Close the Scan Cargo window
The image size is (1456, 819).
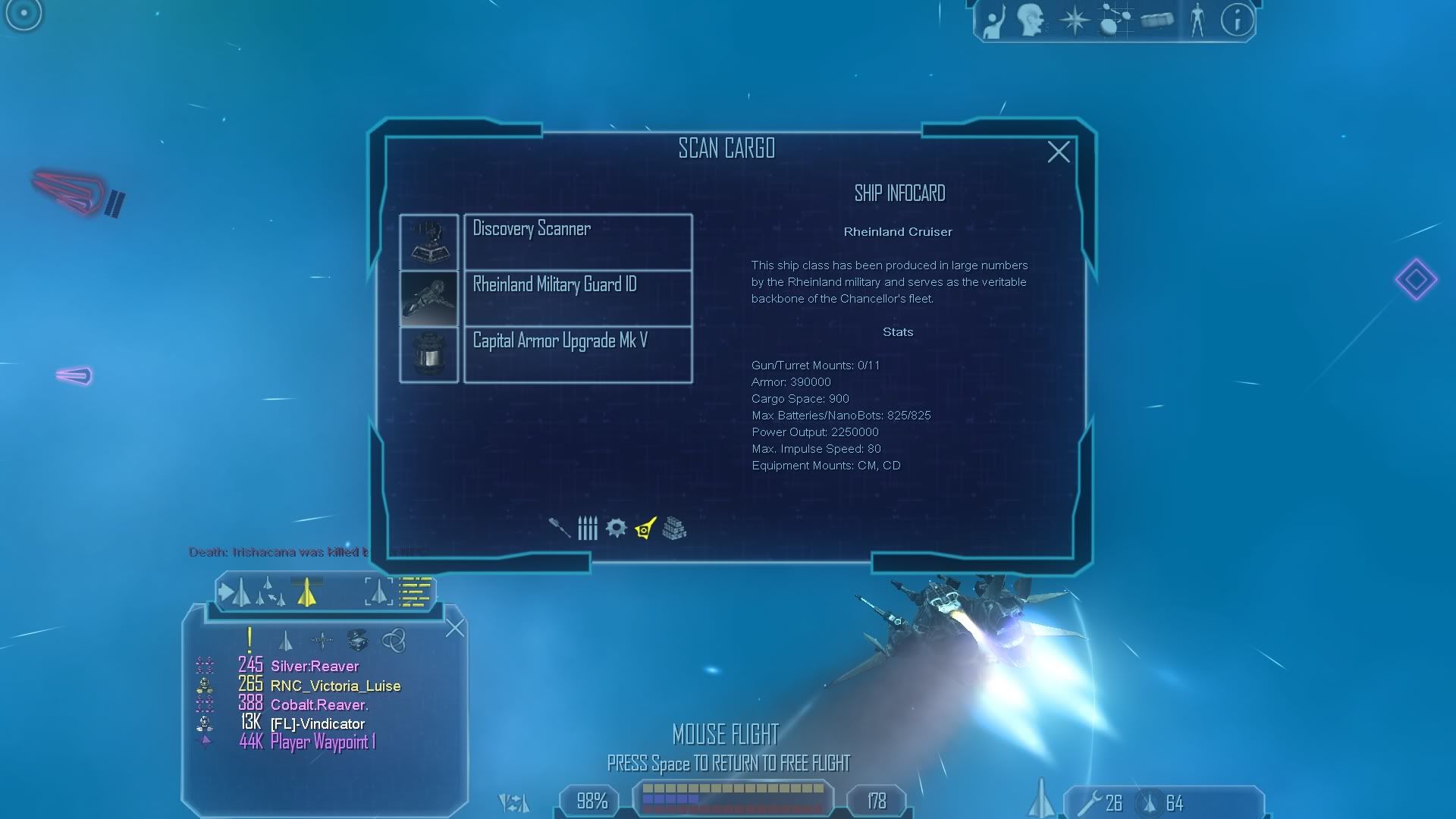(1059, 152)
